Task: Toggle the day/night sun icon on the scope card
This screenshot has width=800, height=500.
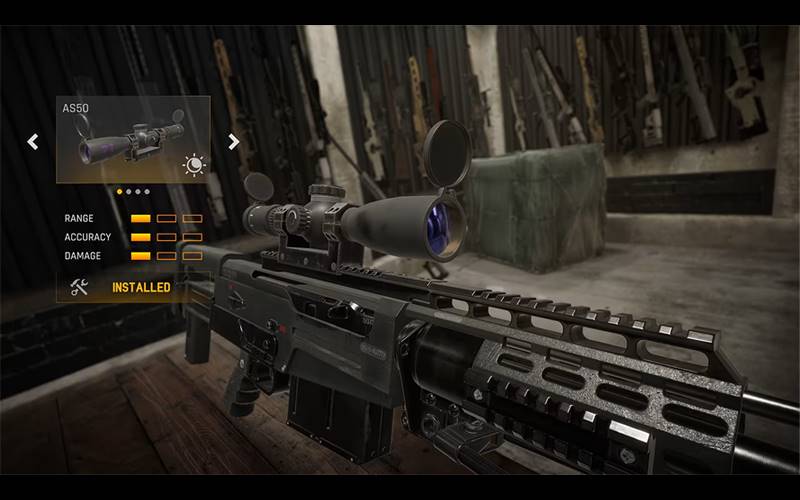Action: [x=193, y=165]
